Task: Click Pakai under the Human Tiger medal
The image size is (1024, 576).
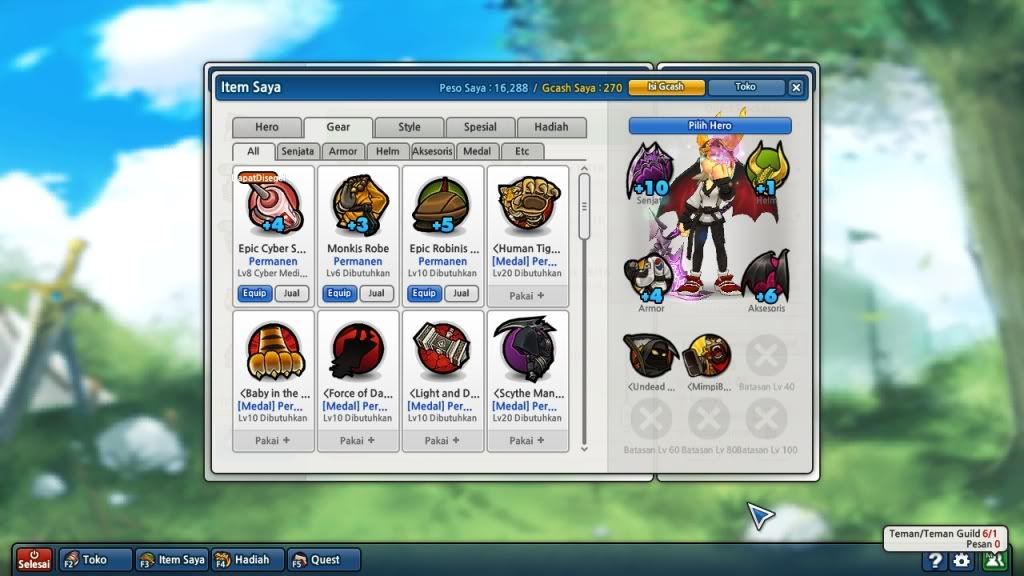Action: coord(526,296)
